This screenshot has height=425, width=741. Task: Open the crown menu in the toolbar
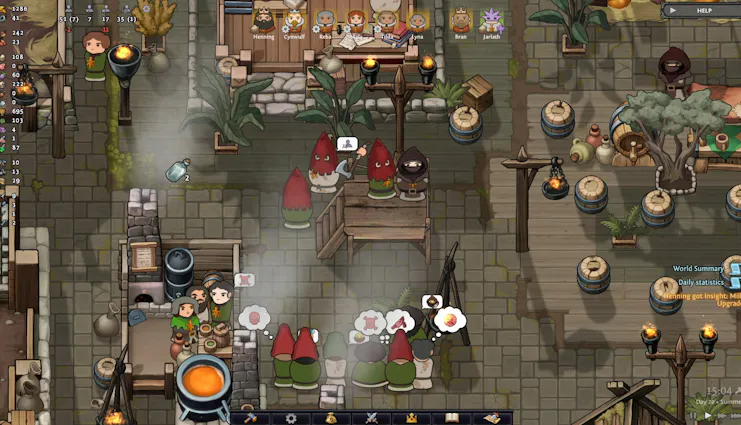(410, 418)
